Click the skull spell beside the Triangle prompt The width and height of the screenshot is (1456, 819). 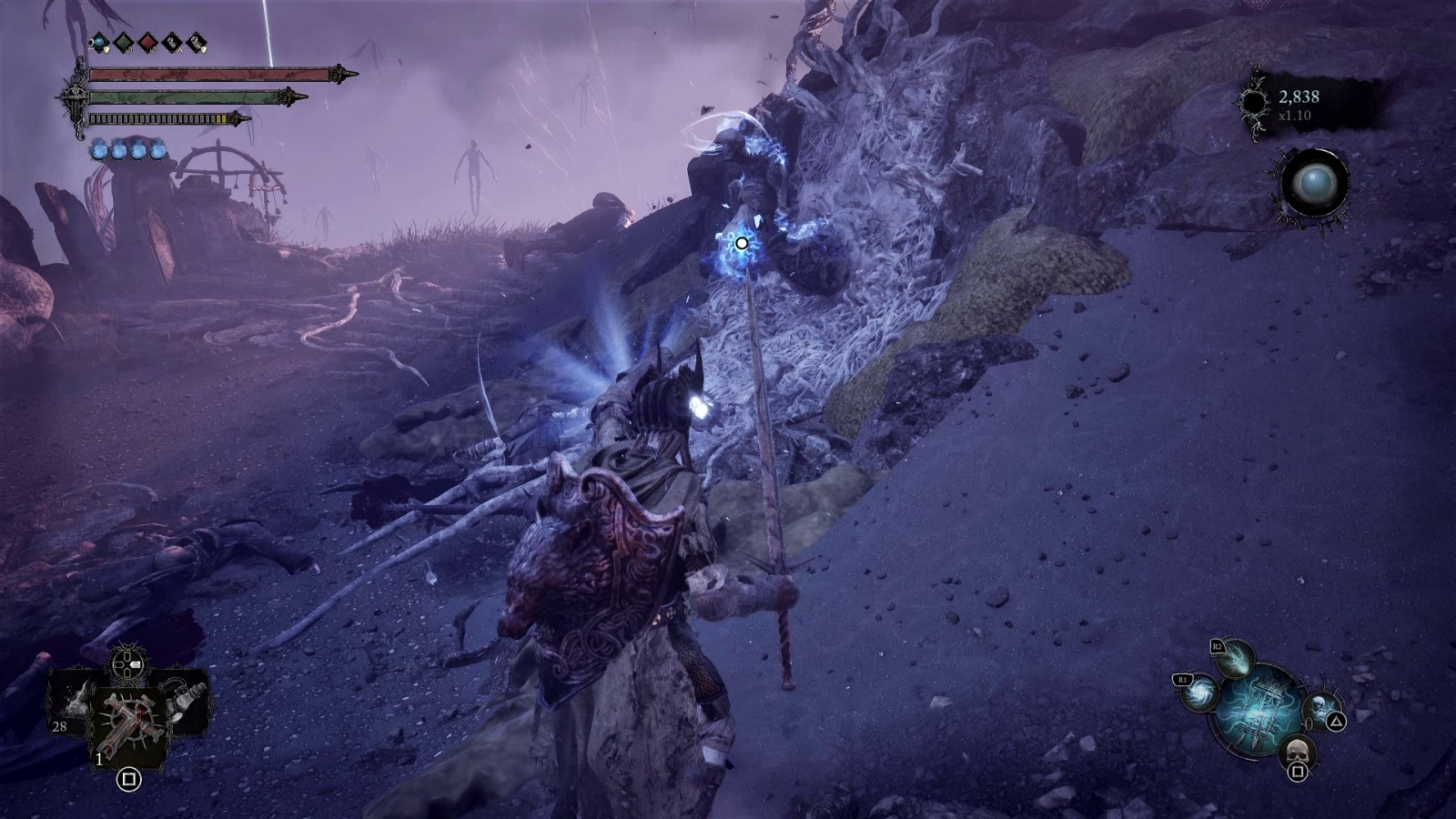point(1319,706)
